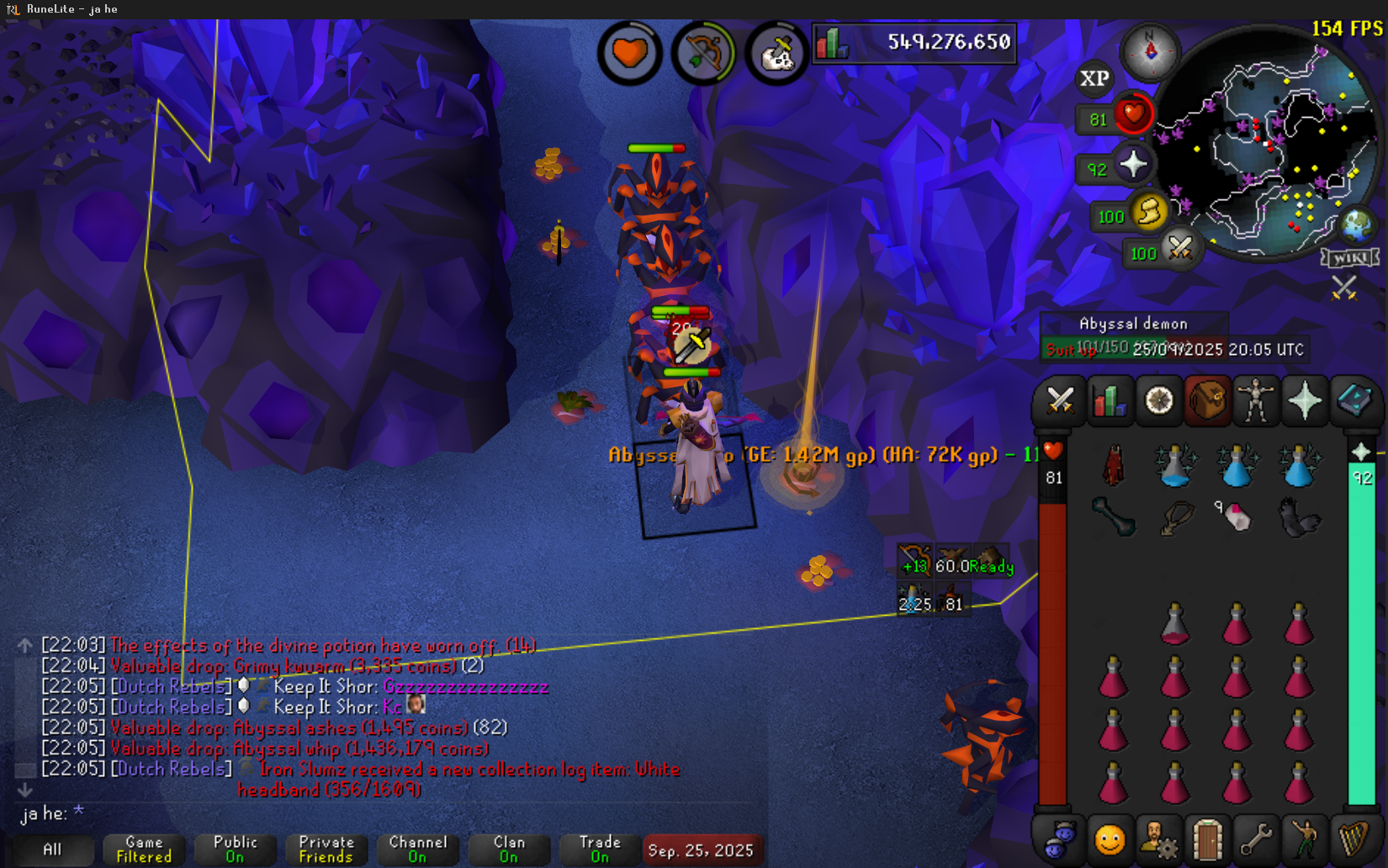The height and width of the screenshot is (868, 1388).
Task: Select the Clan chat filter tab
Action: 509,849
